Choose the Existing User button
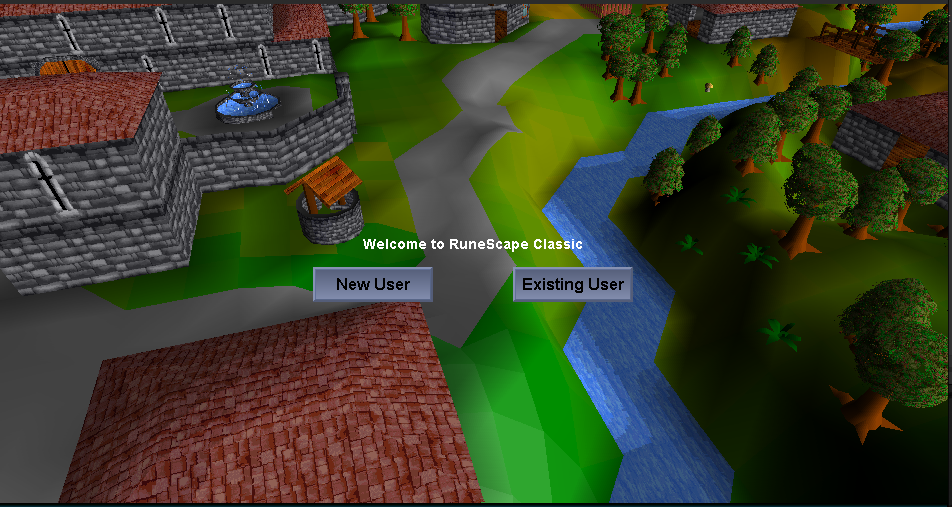 click(x=573, y=284)
